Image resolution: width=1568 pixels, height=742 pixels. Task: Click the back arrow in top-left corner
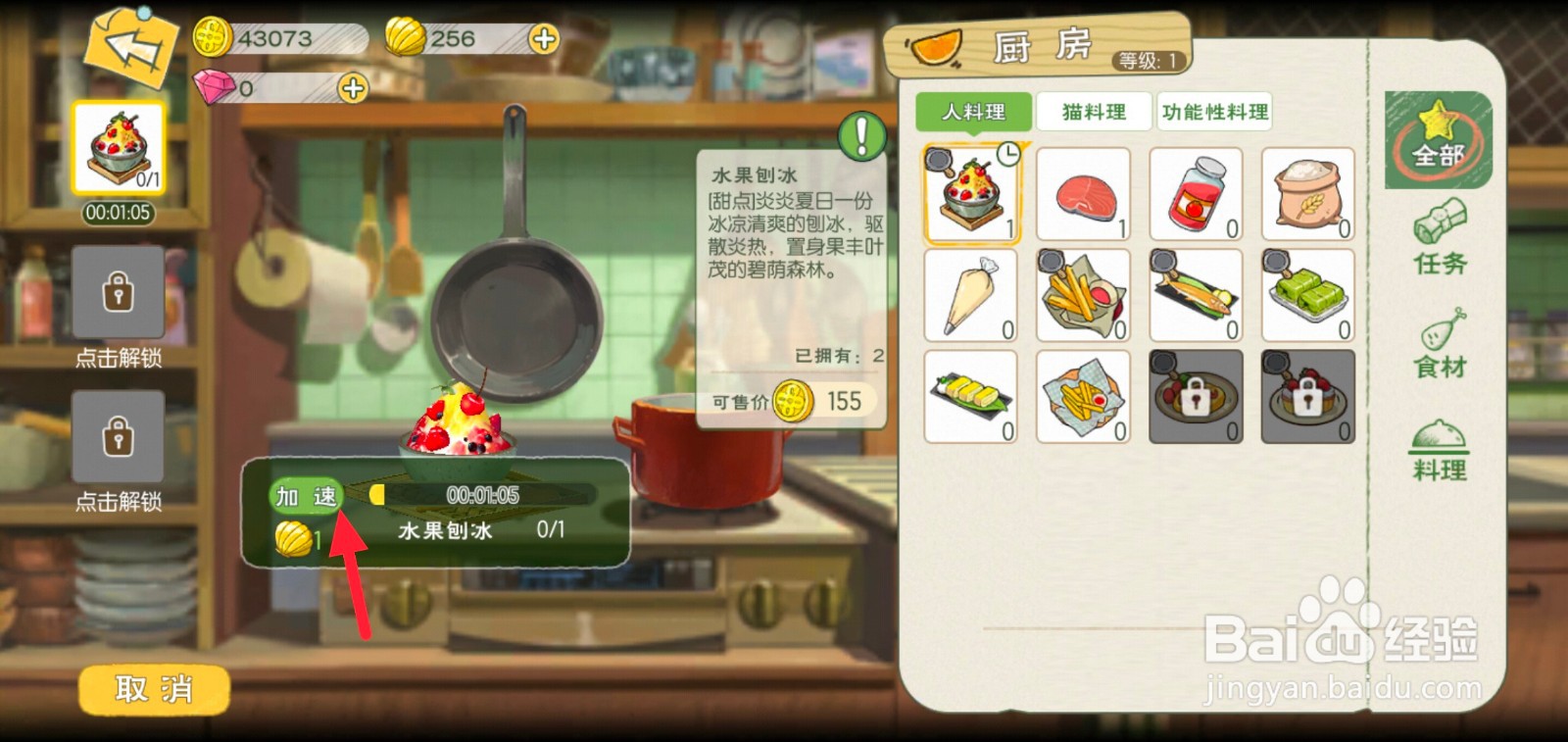pos(132,49)
